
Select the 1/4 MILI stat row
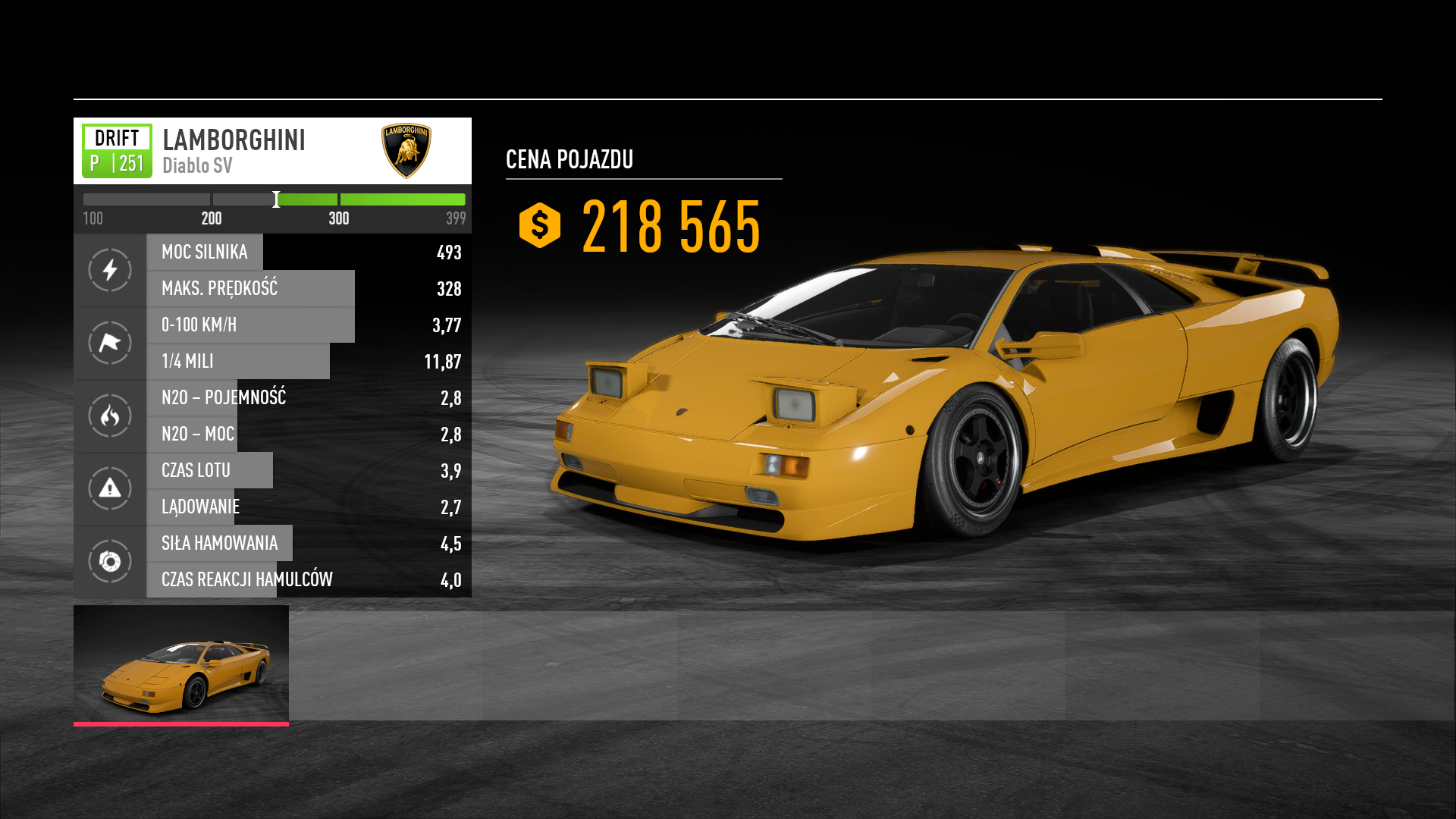(309, 361)
